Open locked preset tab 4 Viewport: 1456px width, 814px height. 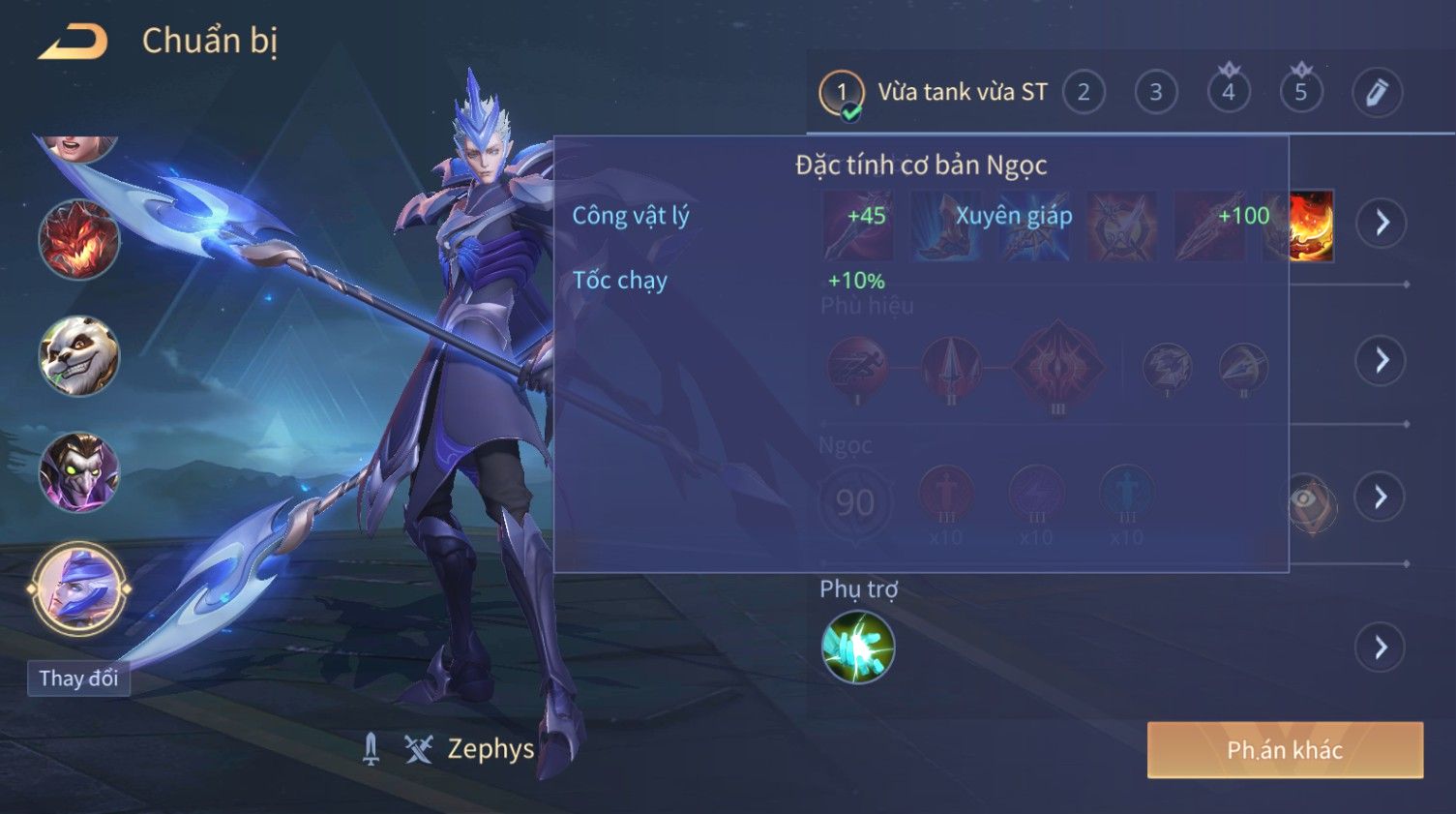[x=1229, y=93]
